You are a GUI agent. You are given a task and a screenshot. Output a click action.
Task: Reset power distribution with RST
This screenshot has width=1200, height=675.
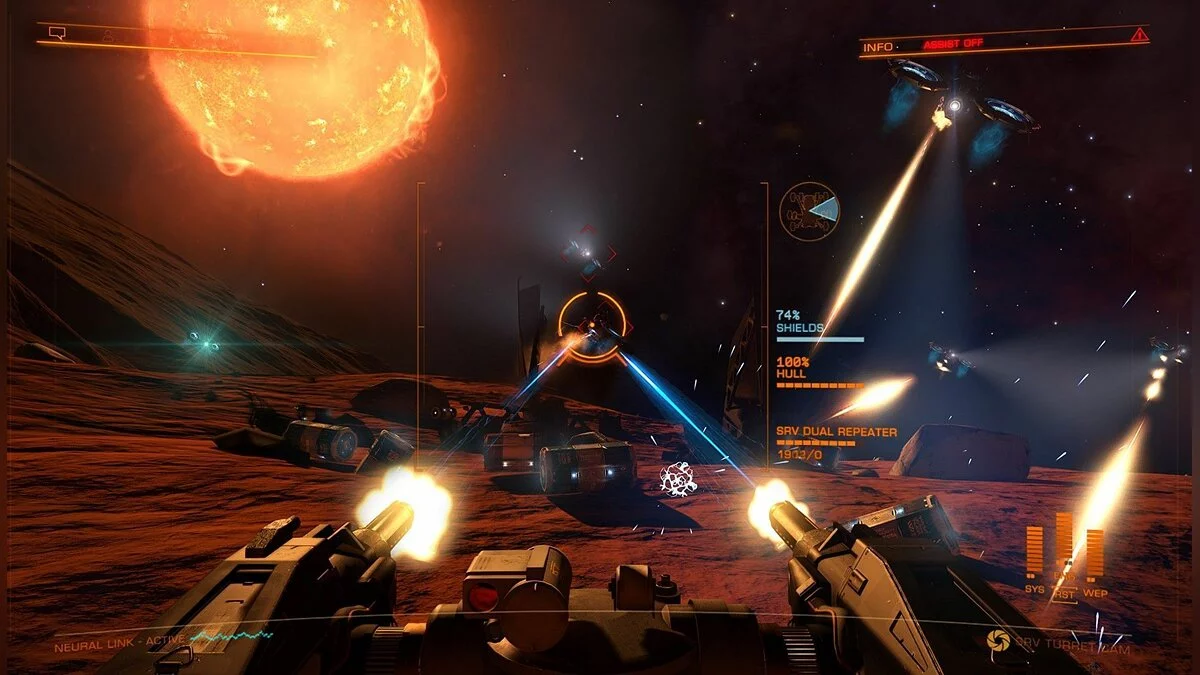point(1064,594)
